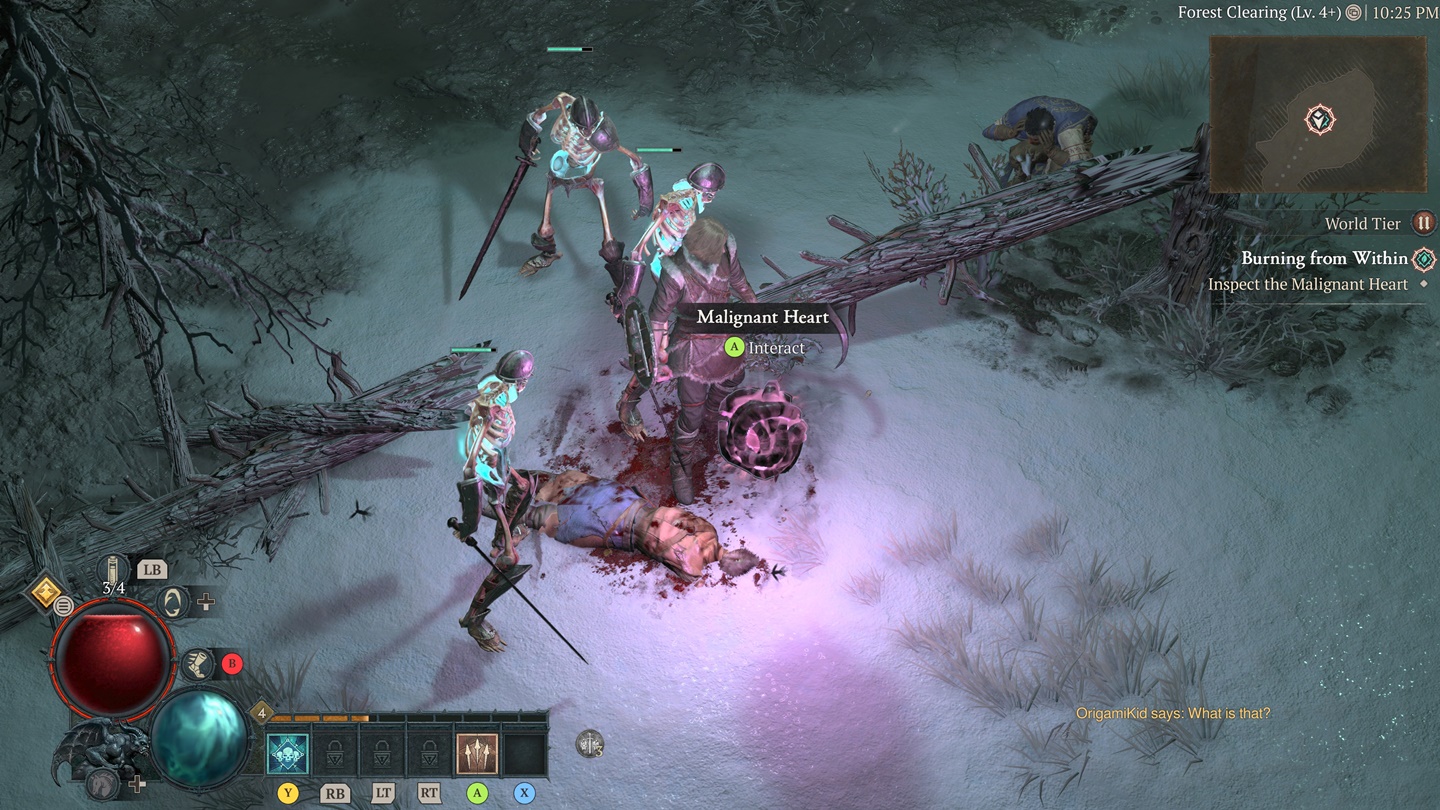The height and width of the screenshot is (810, 1440).
Task: Drink the healing potion vial
Action: click(114, 571)
